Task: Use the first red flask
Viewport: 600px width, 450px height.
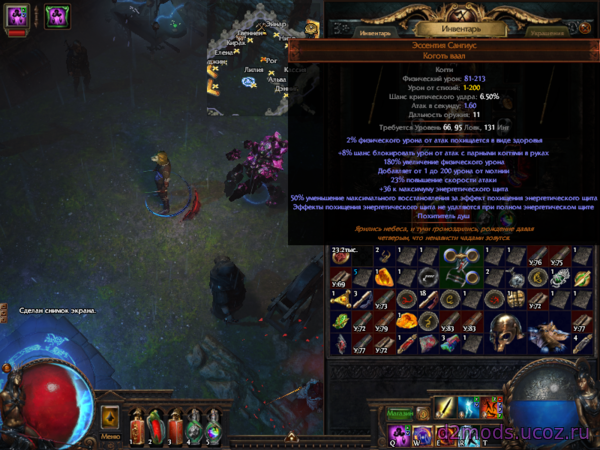Action: [x=134, y=424]
